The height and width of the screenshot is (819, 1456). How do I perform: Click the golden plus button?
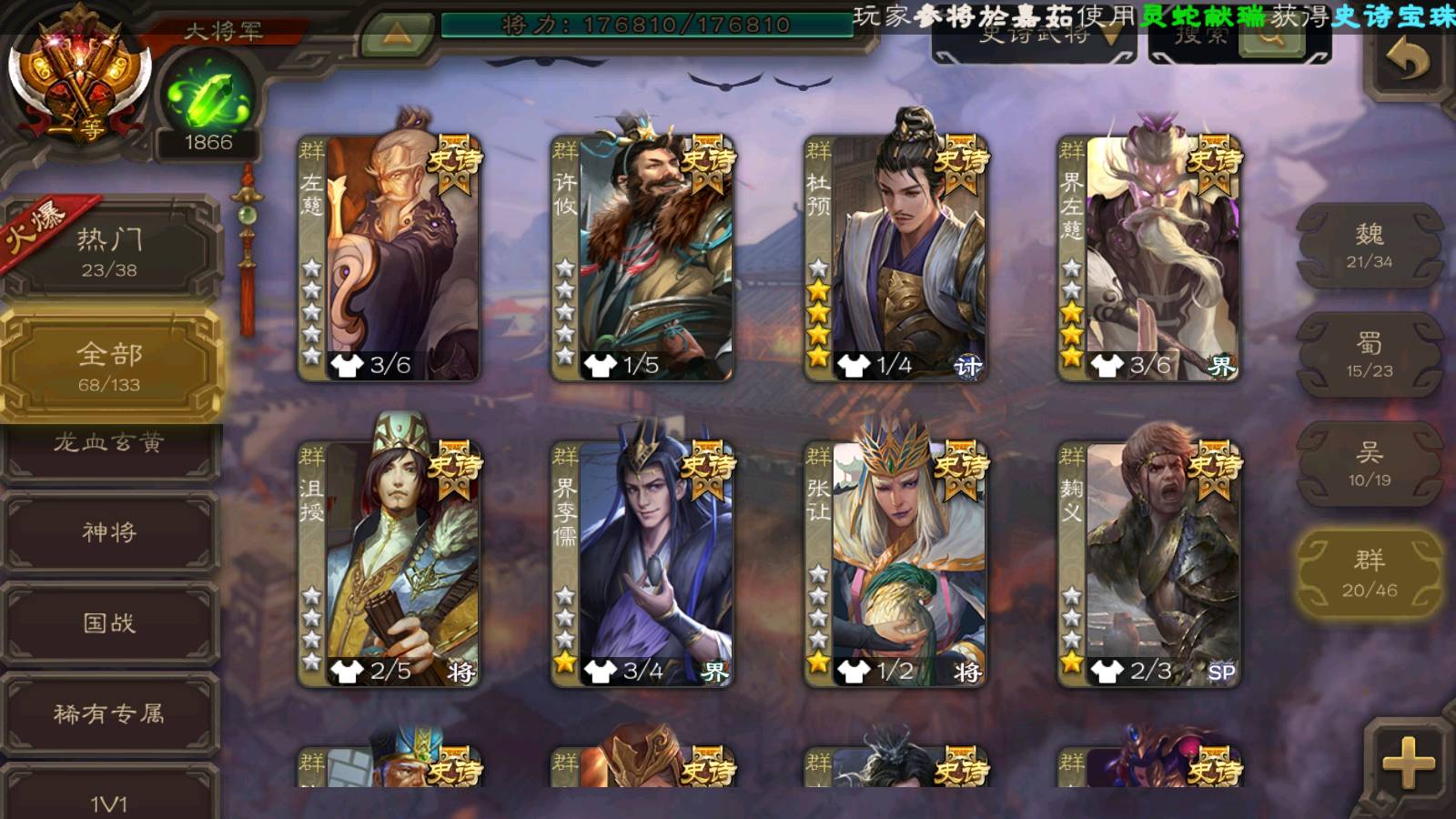1407,763
